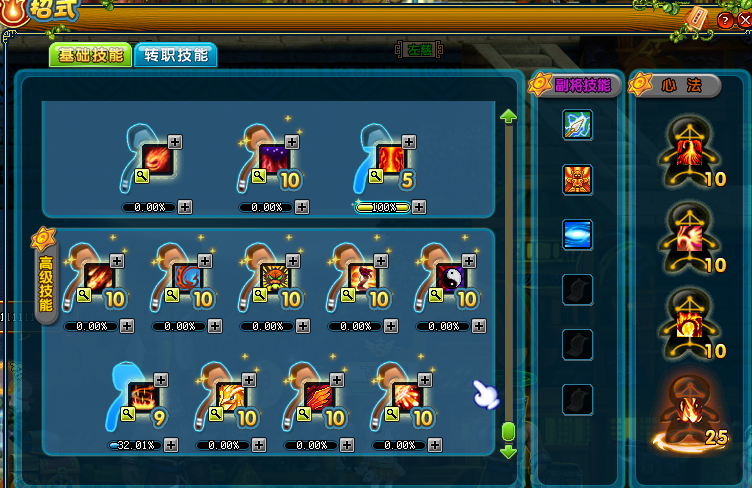Select the yin-yang skill icon
Viewport: 752px width, 488px height.
[451, 277]
